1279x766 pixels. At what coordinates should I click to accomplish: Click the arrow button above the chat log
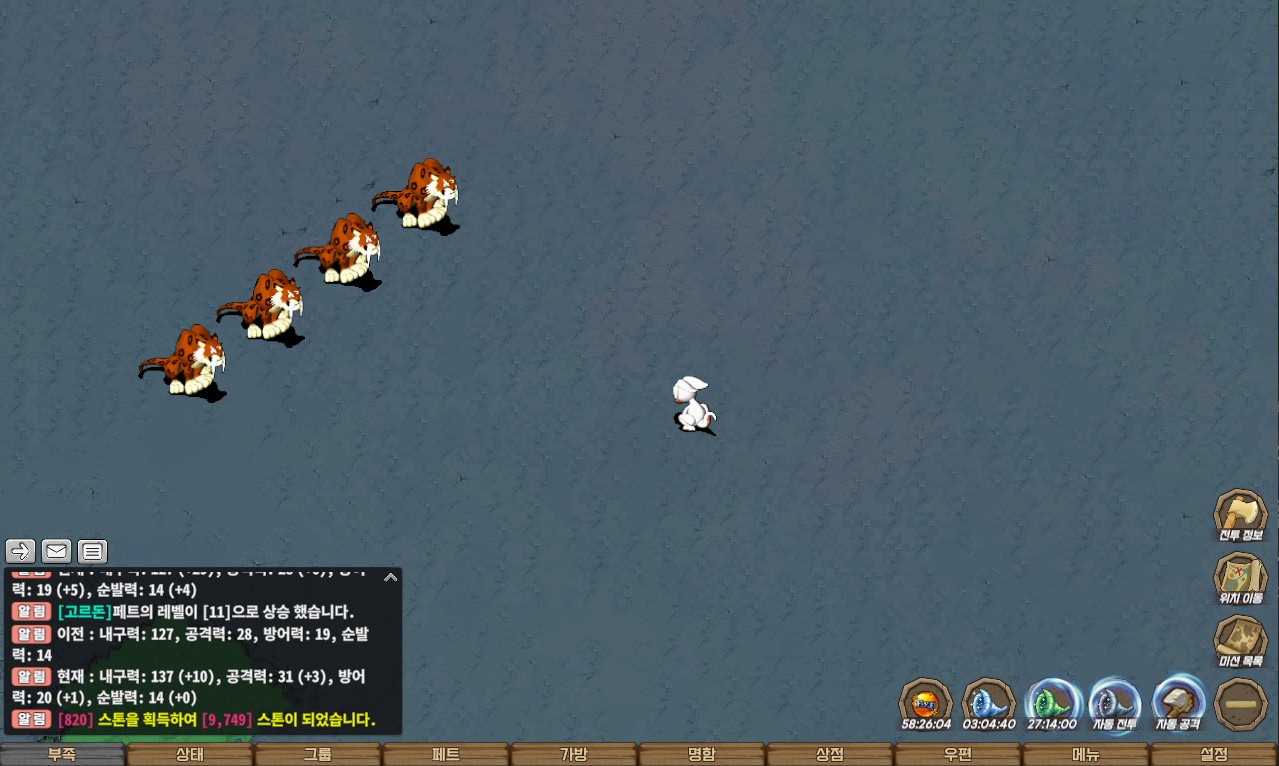tap(20, 551)
